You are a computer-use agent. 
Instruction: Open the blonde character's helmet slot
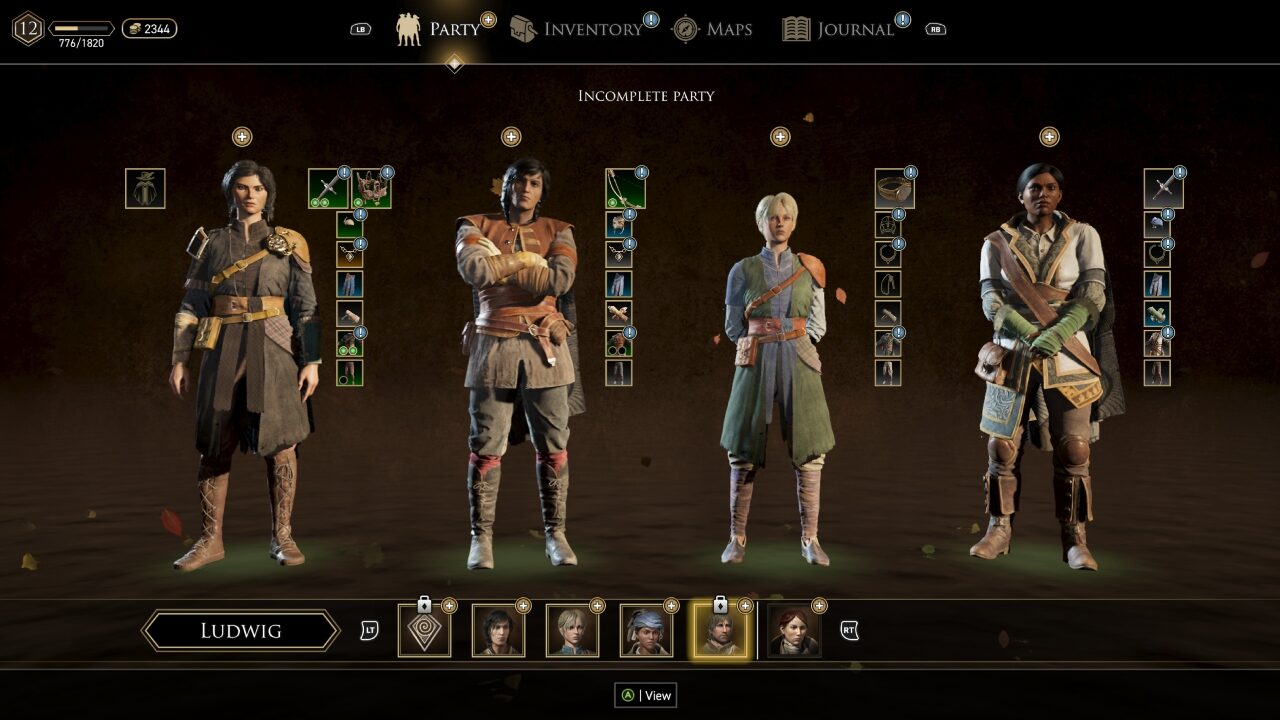pyautogui.click(x=887, y=225)
